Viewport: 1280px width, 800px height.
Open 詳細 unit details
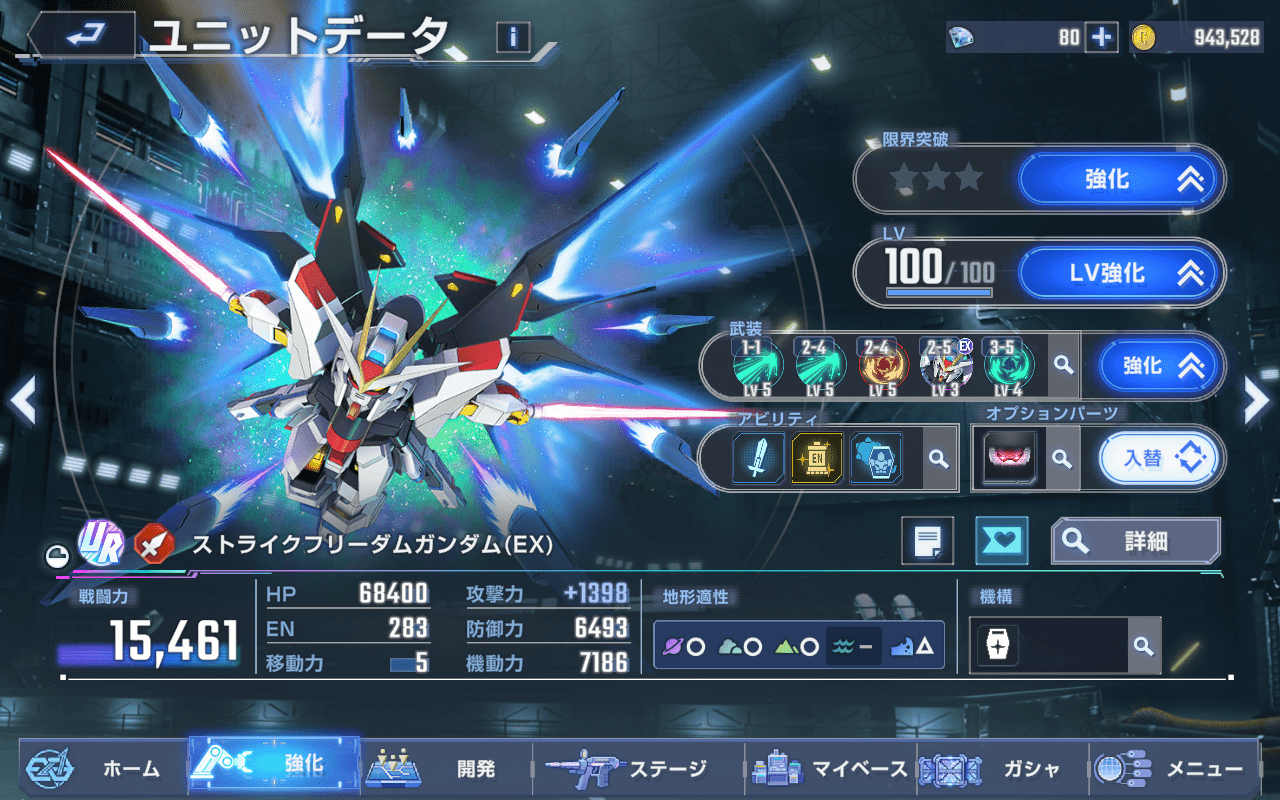tap(1135, 541)
